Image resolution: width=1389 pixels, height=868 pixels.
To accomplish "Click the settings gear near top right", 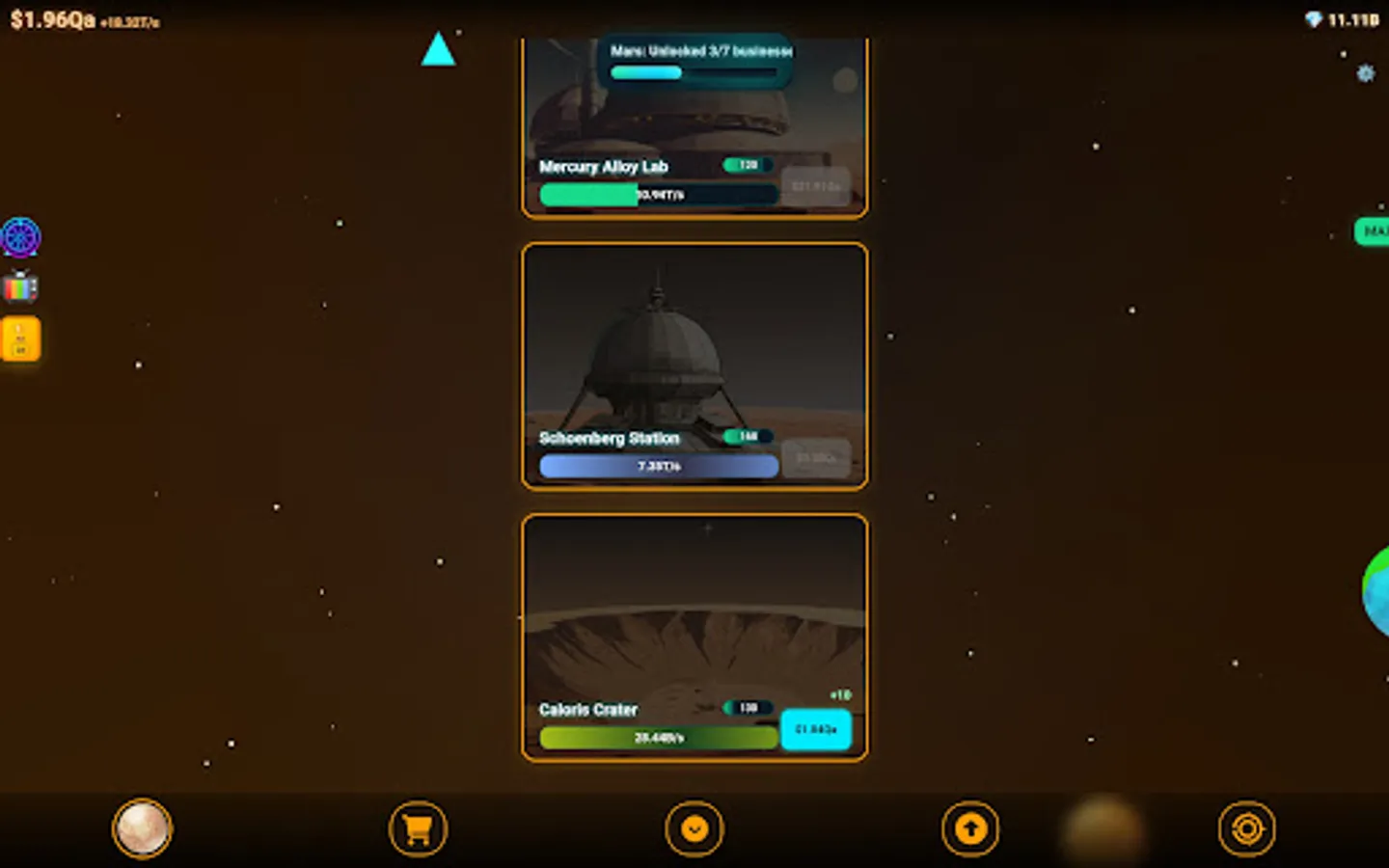I will tap(1365, 73).
